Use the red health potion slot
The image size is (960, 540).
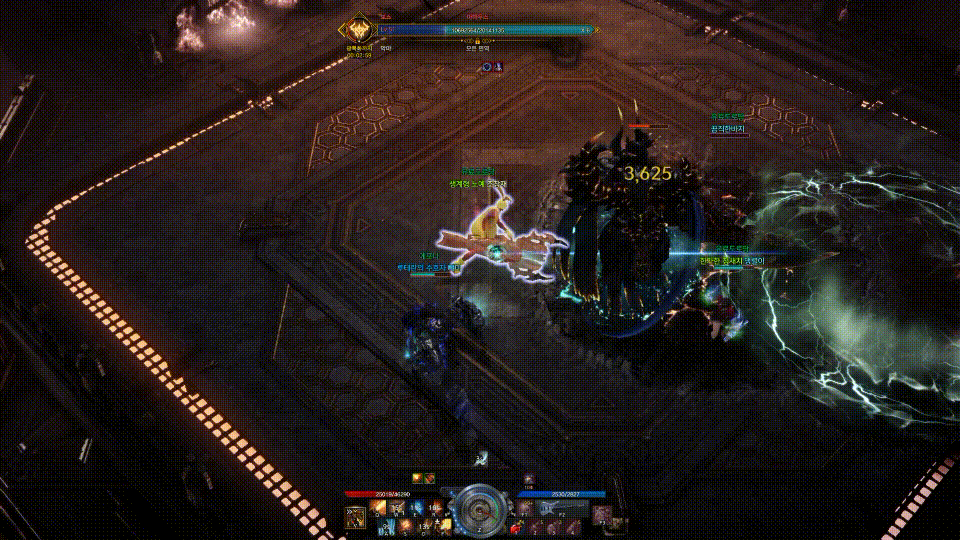(x=517, y=526)
